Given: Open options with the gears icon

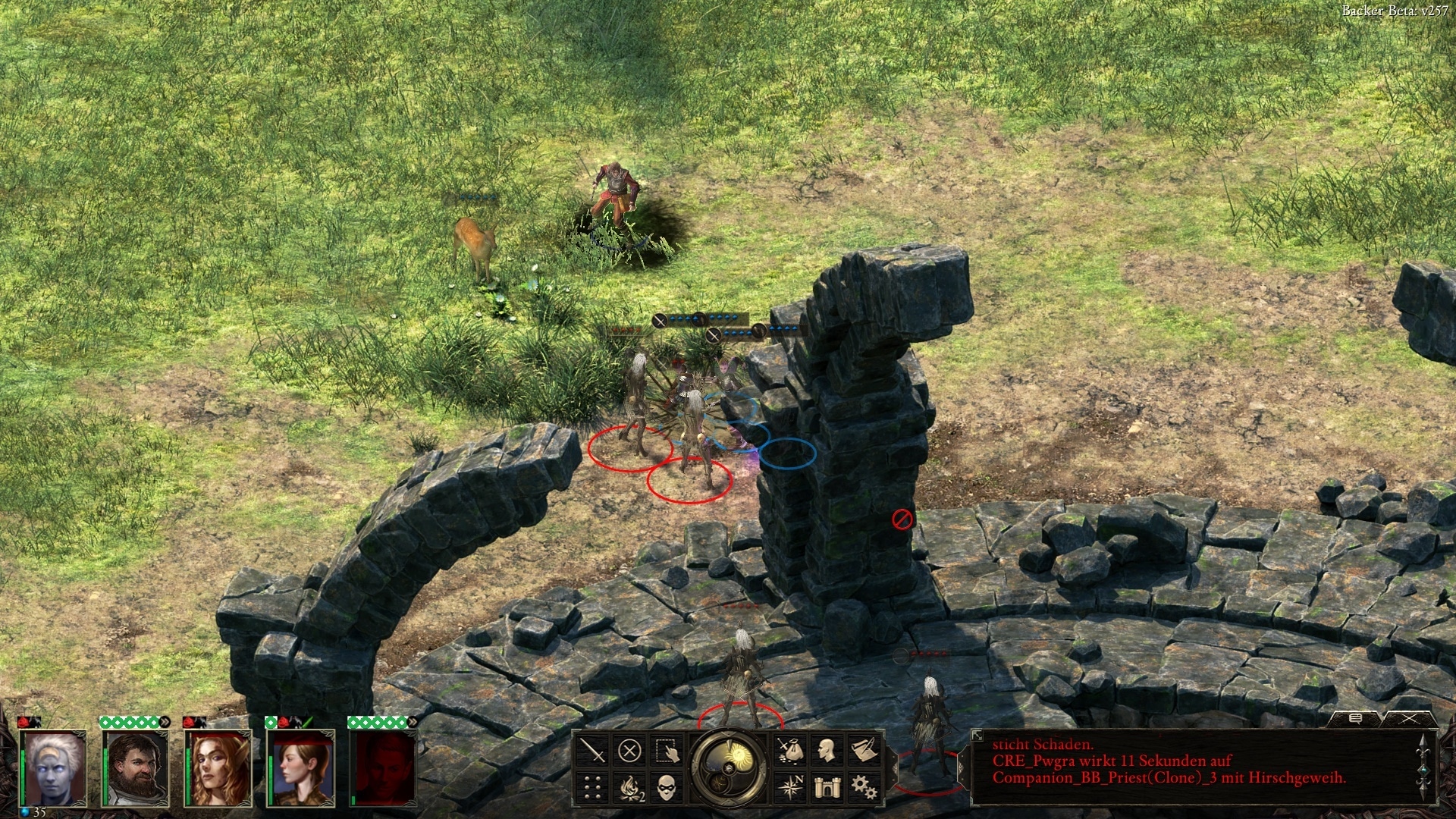Looking at the screenshot, I should click(x=864, y=787).
